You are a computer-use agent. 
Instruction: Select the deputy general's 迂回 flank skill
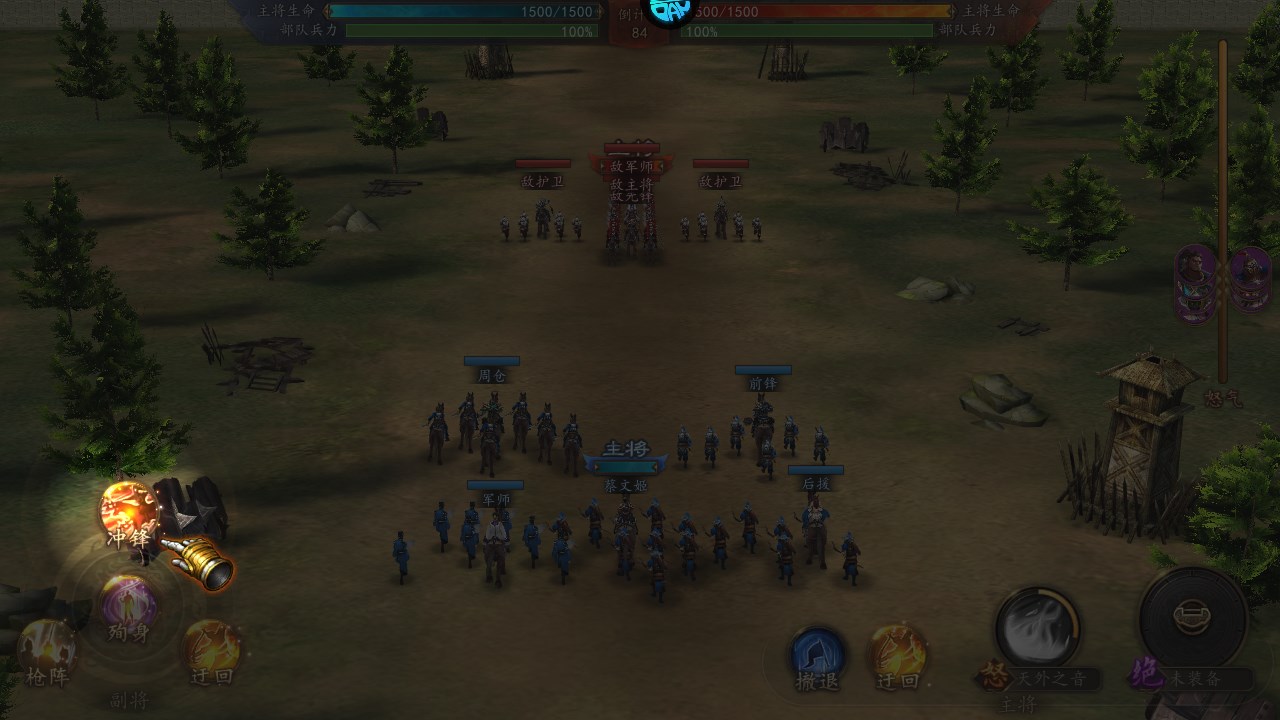point(212,648)
